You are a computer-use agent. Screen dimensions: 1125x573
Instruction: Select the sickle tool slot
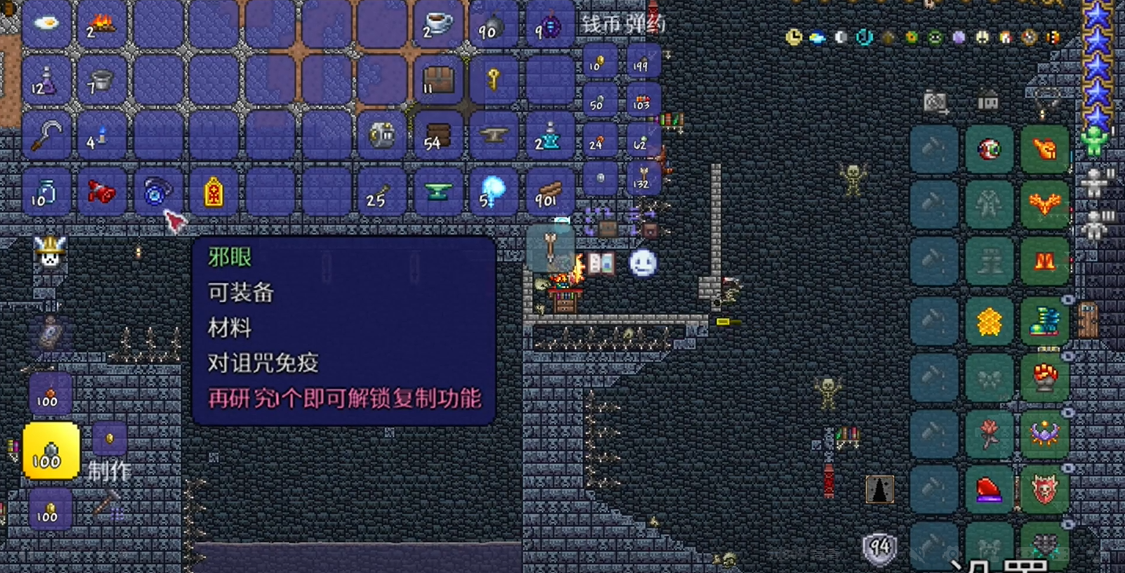tap(46, 134)
